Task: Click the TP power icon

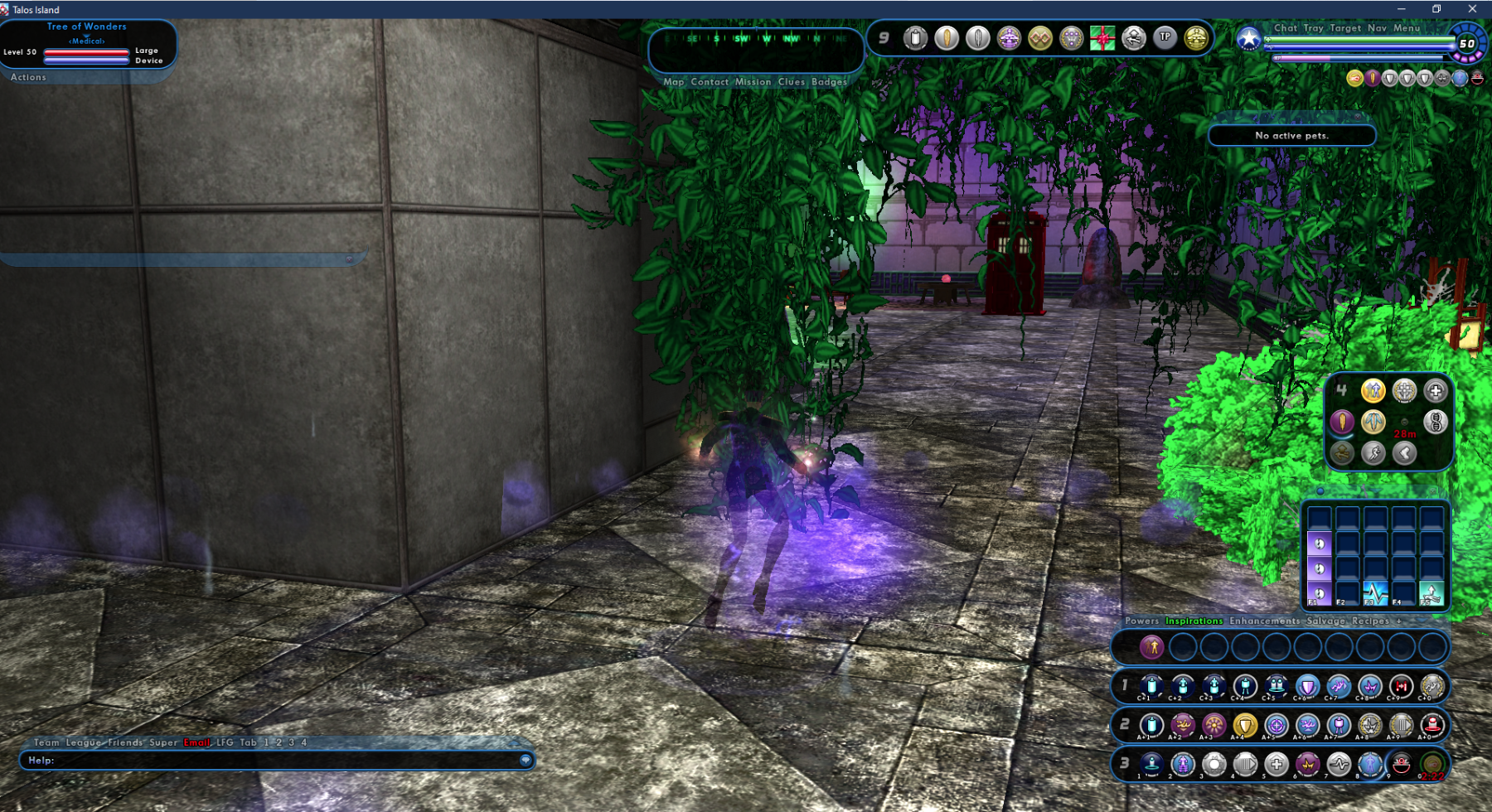Action: 1165,37
